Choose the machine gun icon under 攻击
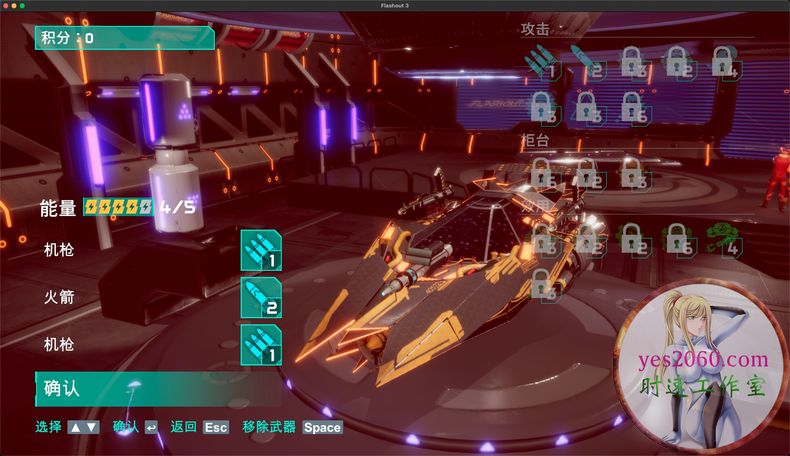Image resolution: width=790 pixels, height=456 pixels. click(541, 62)
